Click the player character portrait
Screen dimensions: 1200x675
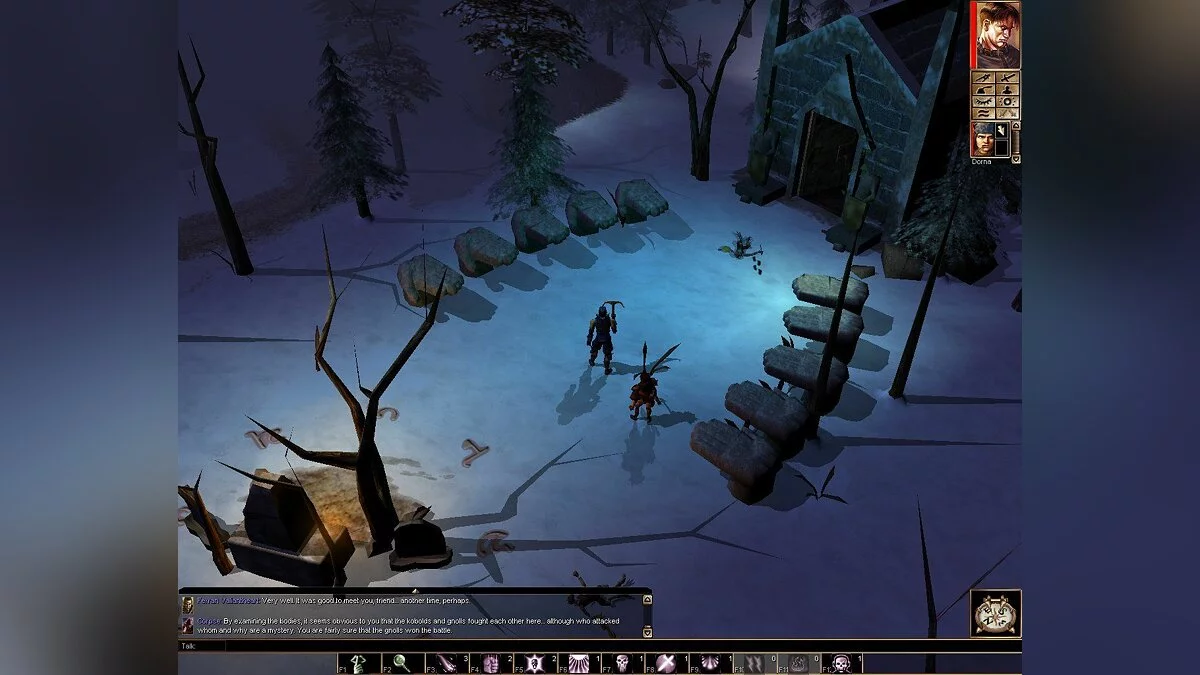[x=997, y=35]
